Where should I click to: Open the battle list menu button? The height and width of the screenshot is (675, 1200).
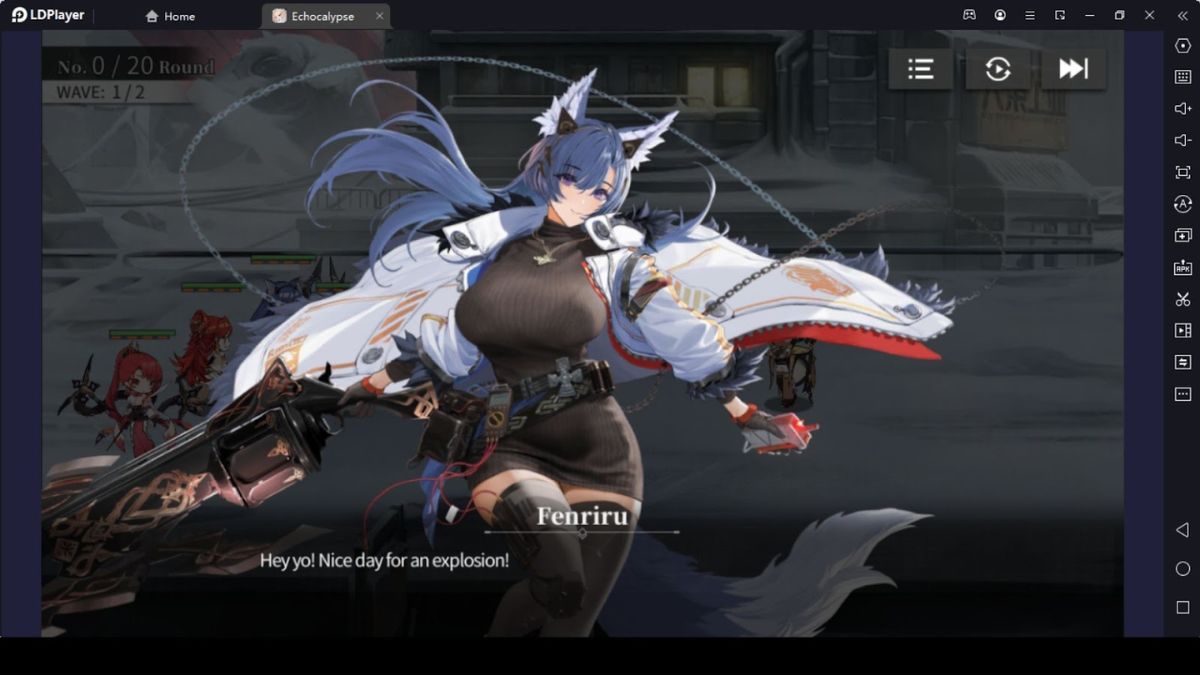(x=920, y=69)
